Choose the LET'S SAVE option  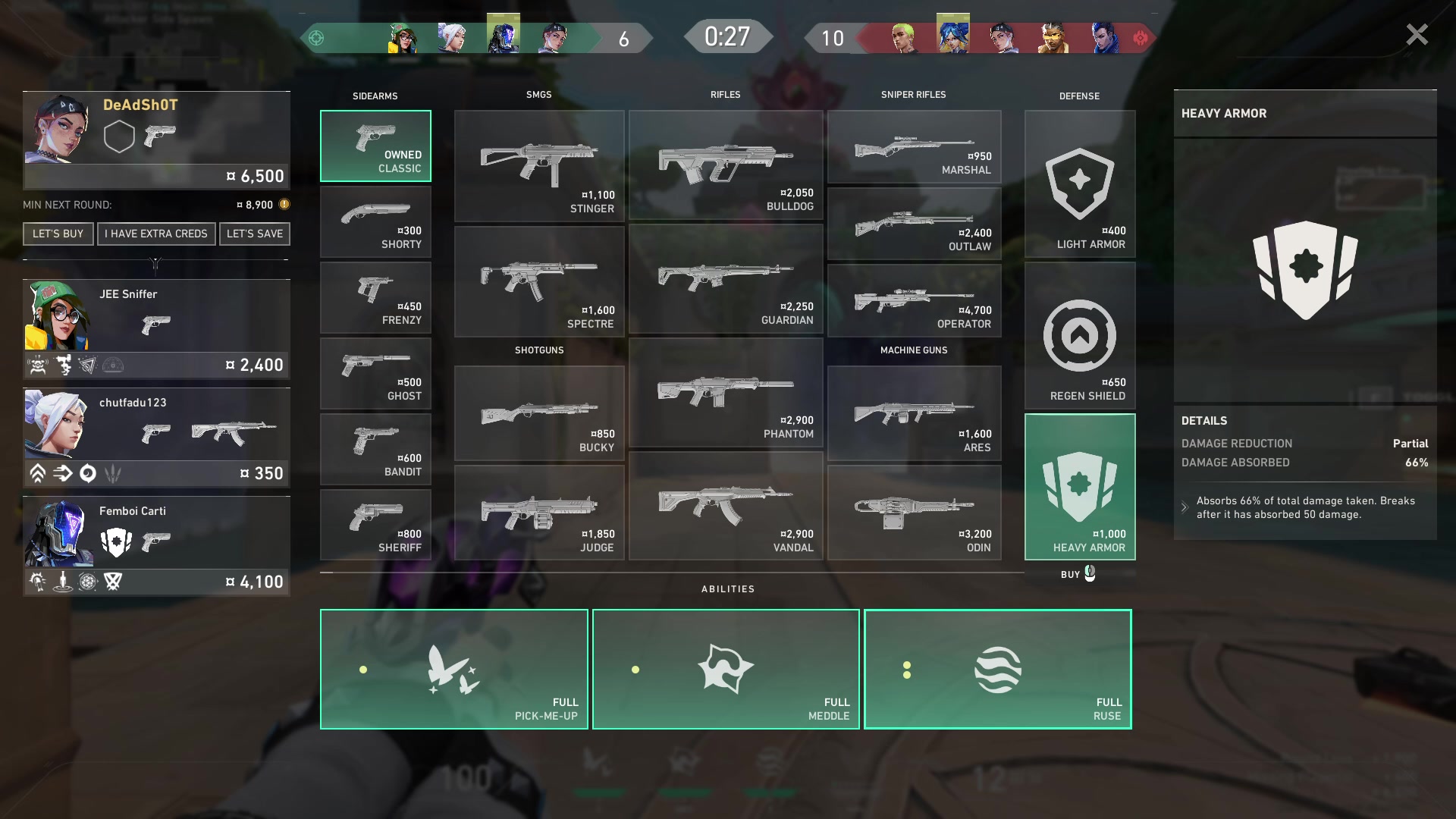[x=255, y=234]
